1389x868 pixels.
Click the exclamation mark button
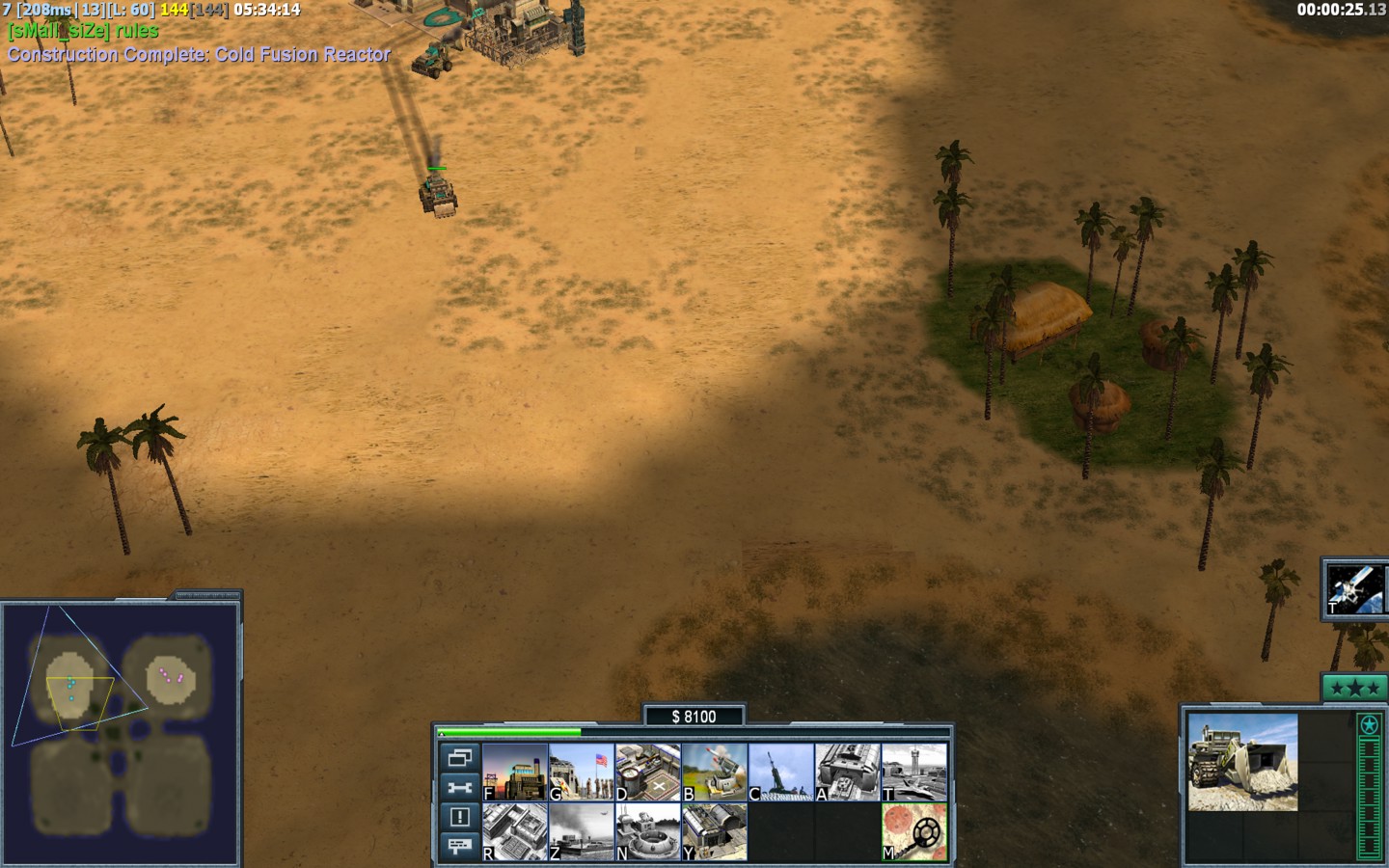point(460,817)
